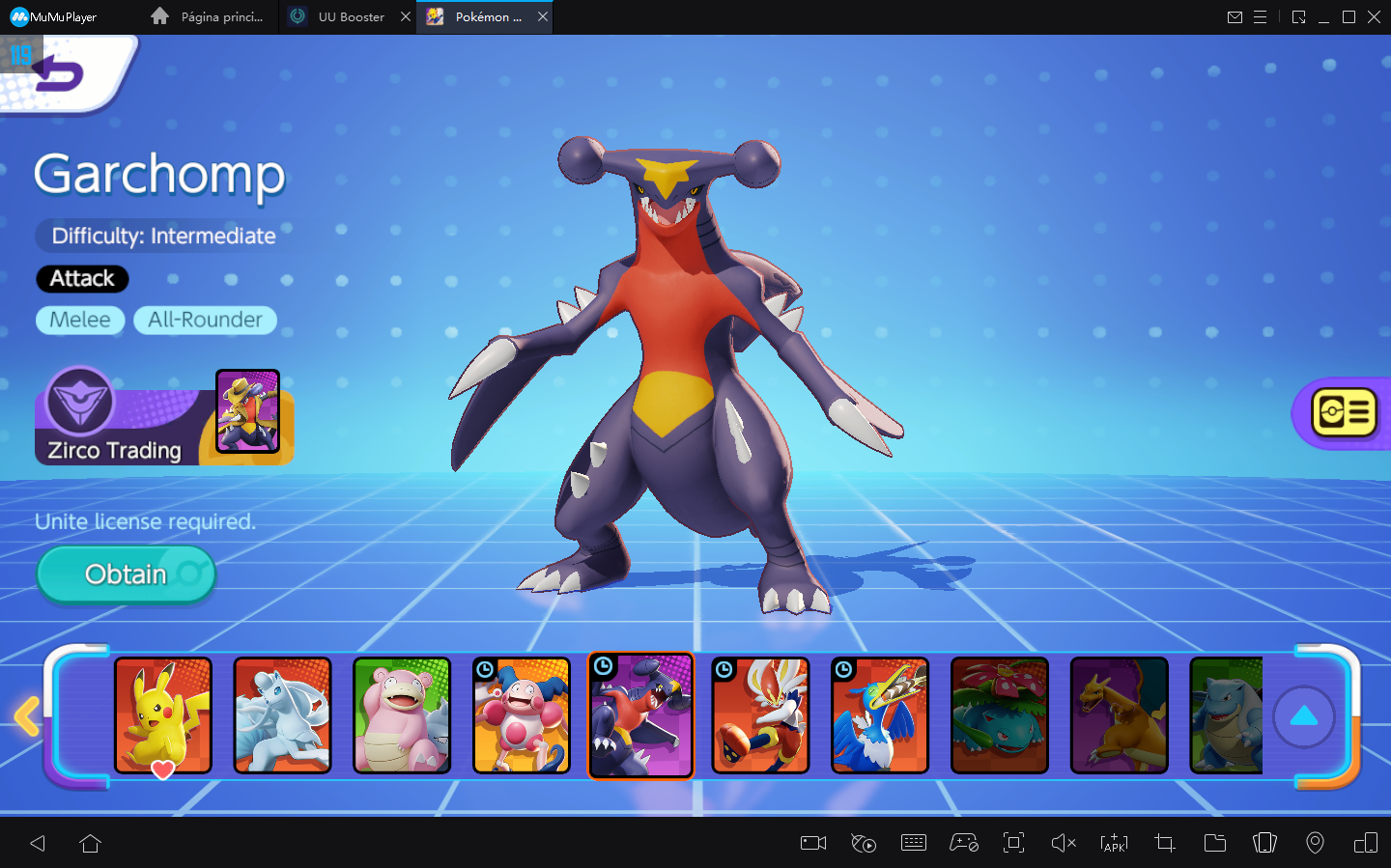
Task: Go back with the purple return arrow
Action: pyautogui.click(x=60, y=74)
